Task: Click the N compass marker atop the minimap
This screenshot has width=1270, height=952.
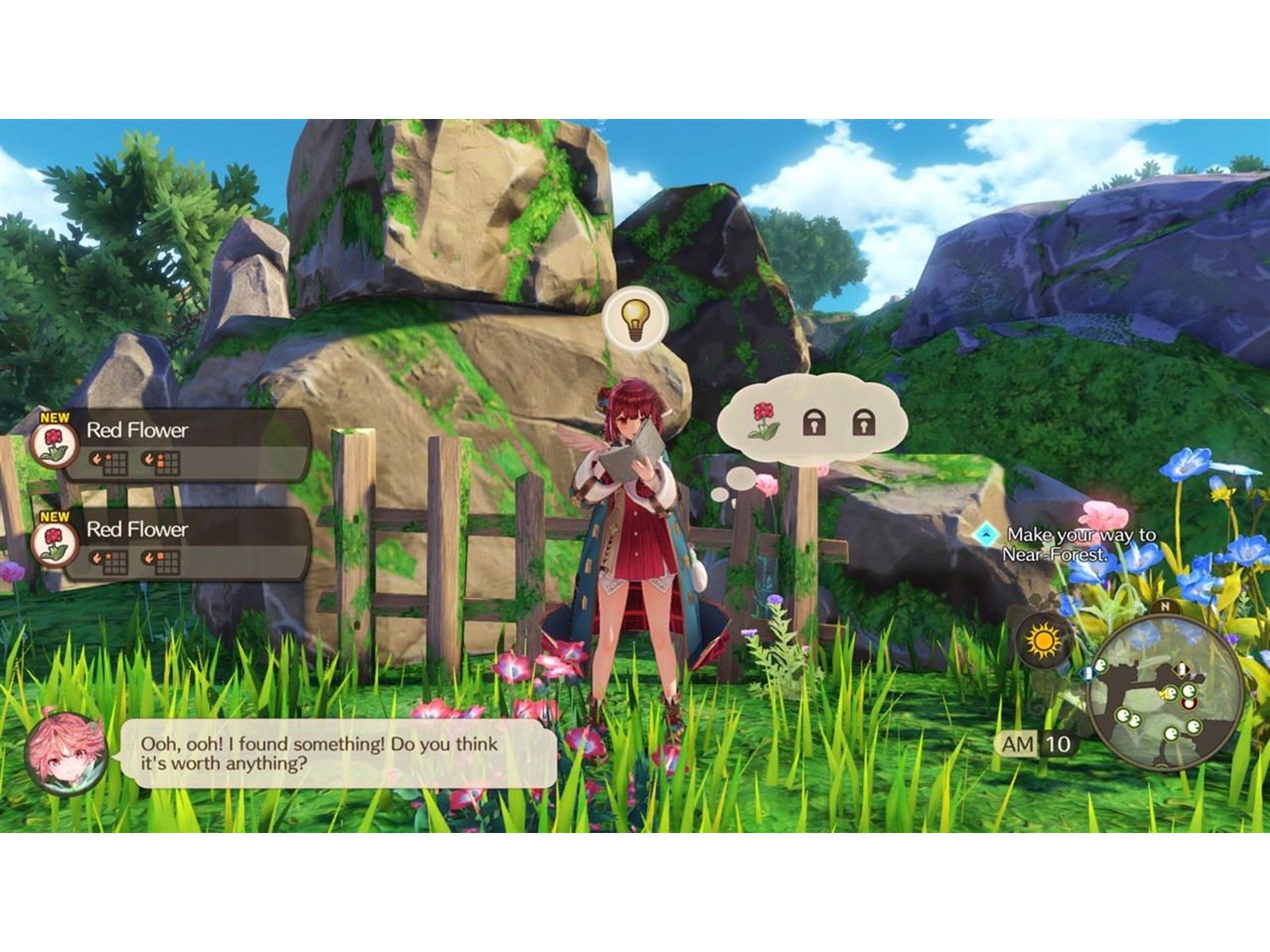Action: (1164, 606)
